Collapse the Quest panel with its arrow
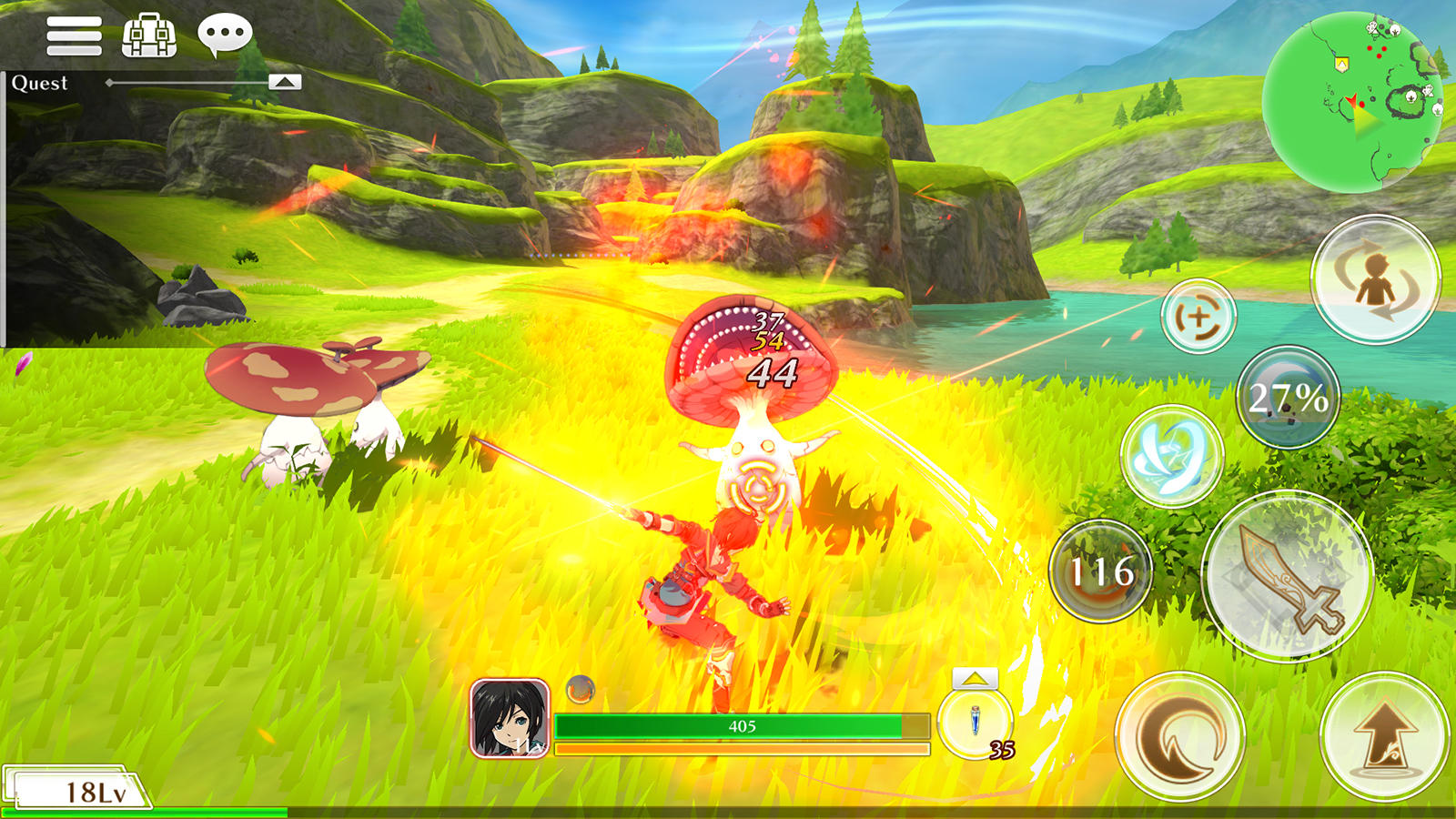 click(287, 81)
